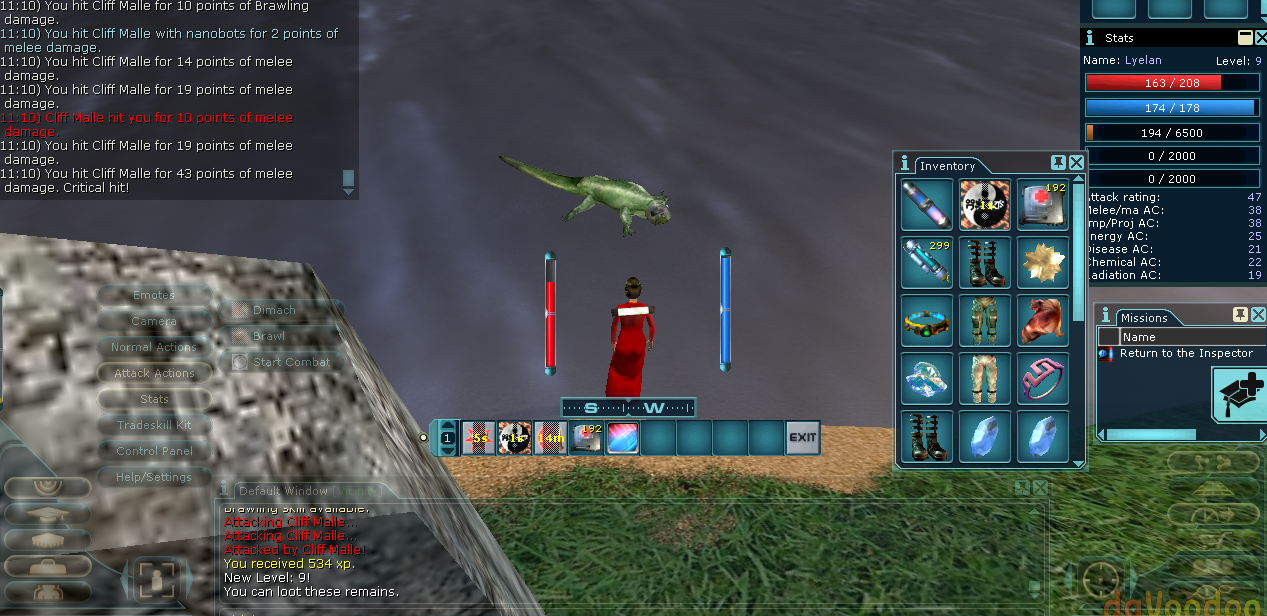The height and width of the screenshot is (616, 1267).
Task: Close the Stats window
Action: pyautogui.click(x=1260, y=37)
